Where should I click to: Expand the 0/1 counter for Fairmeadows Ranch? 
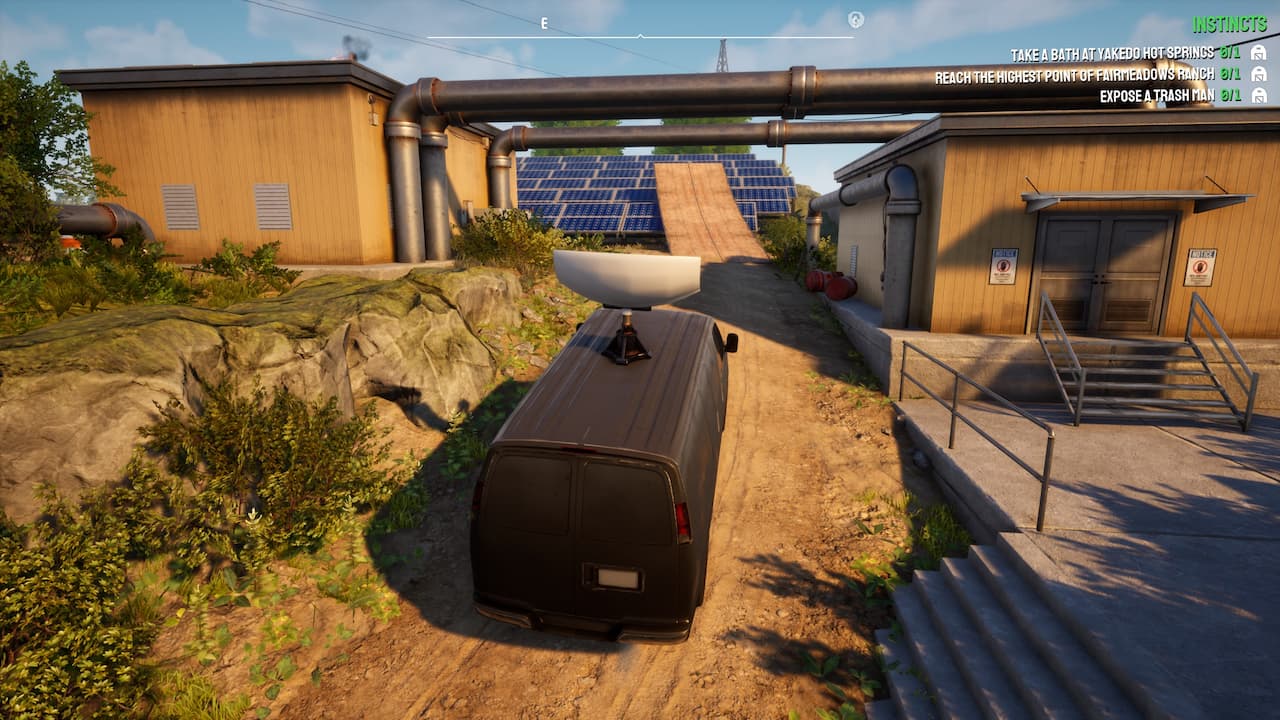[x=1229, y=74]
